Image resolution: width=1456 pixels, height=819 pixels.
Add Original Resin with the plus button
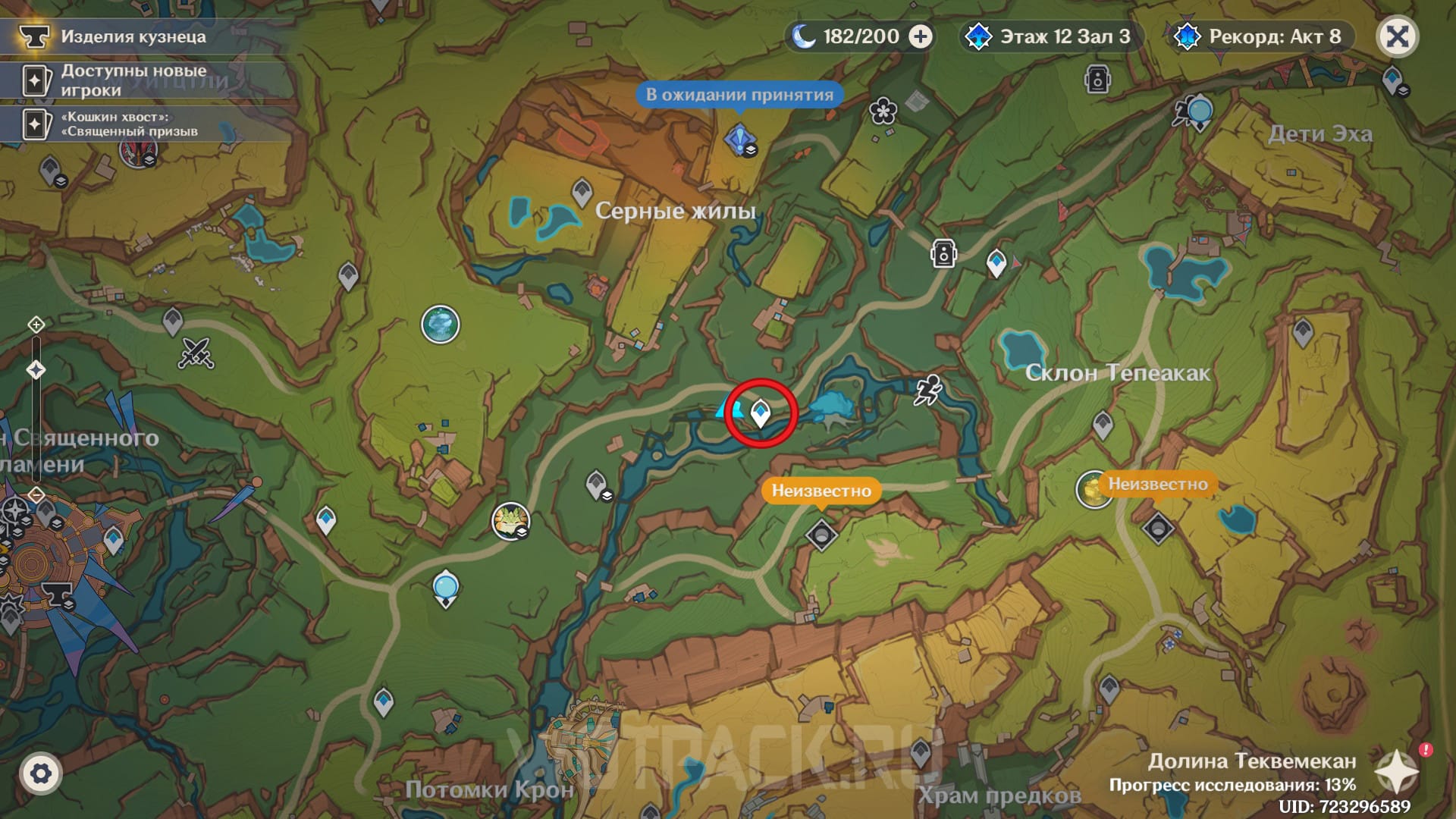coord(921,36)
